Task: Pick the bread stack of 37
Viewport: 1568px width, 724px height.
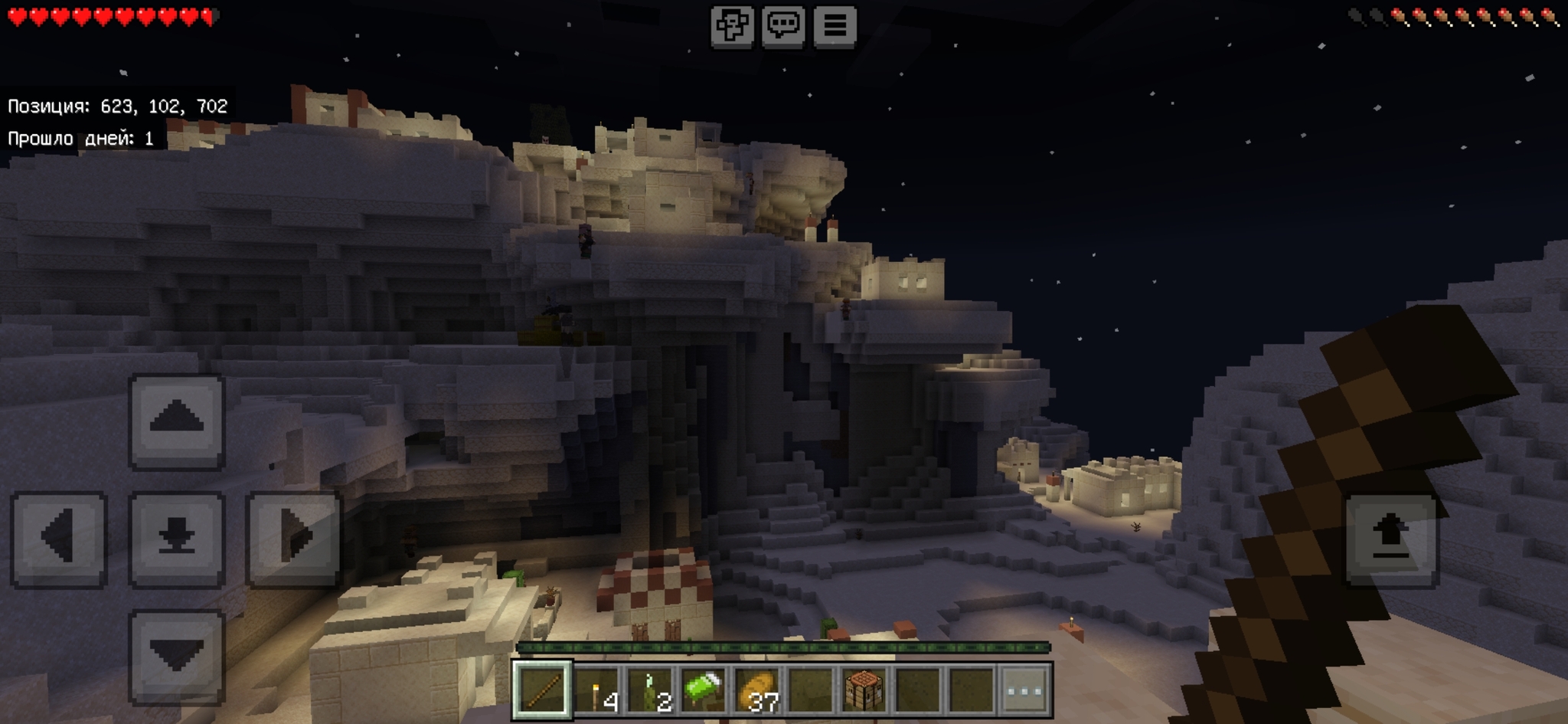Action: coord(757,690)
